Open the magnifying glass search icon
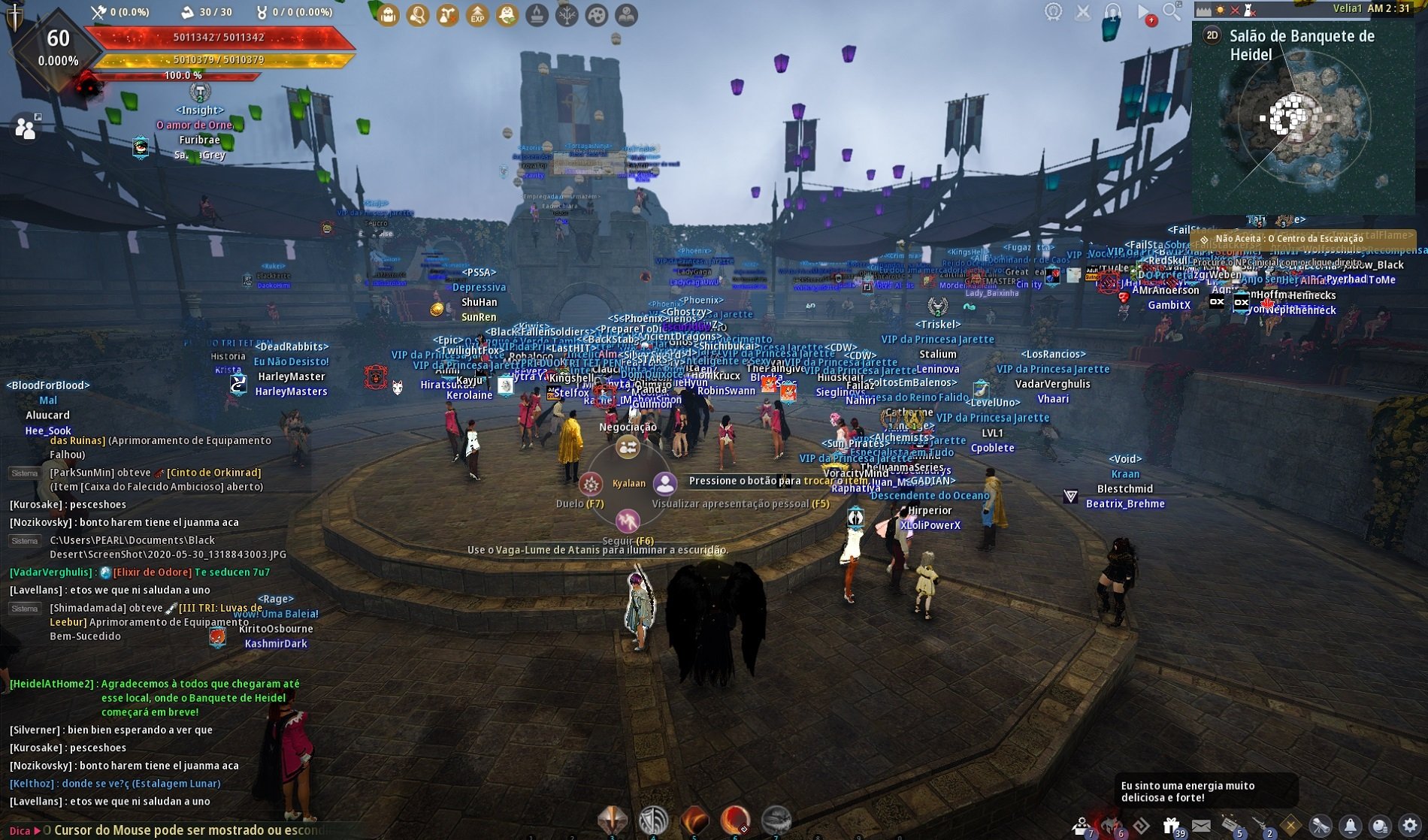This screenshot has width=1428, height=840. click(1172, 11)
